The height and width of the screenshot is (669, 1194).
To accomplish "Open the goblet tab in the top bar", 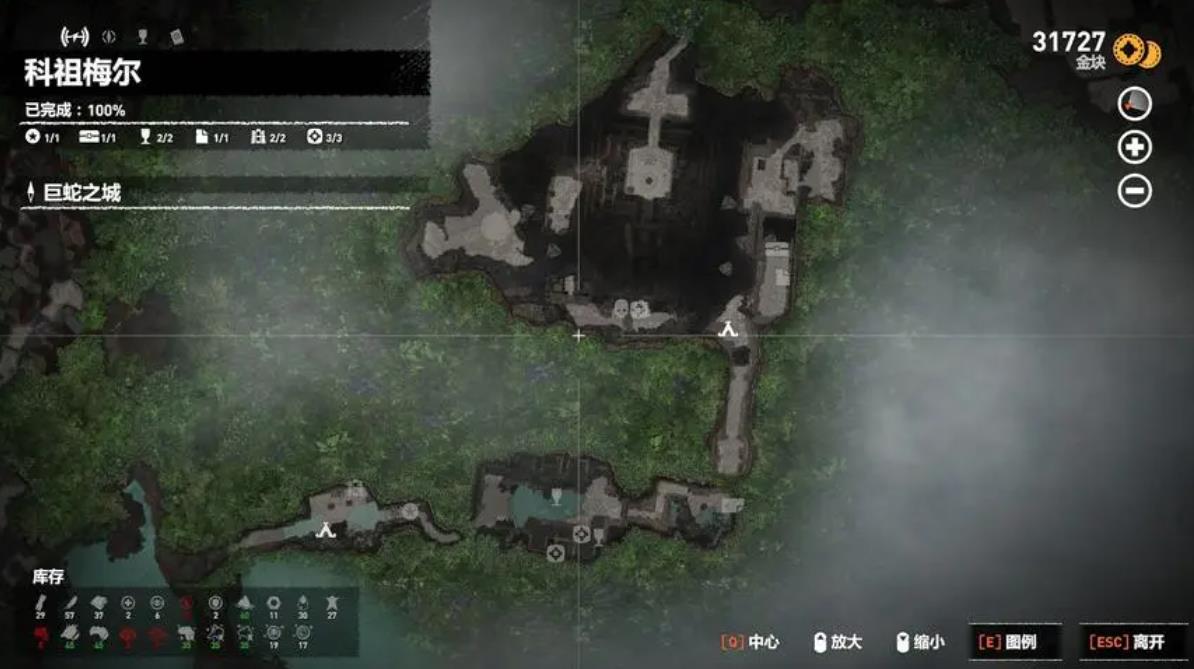I will (142, 37).
